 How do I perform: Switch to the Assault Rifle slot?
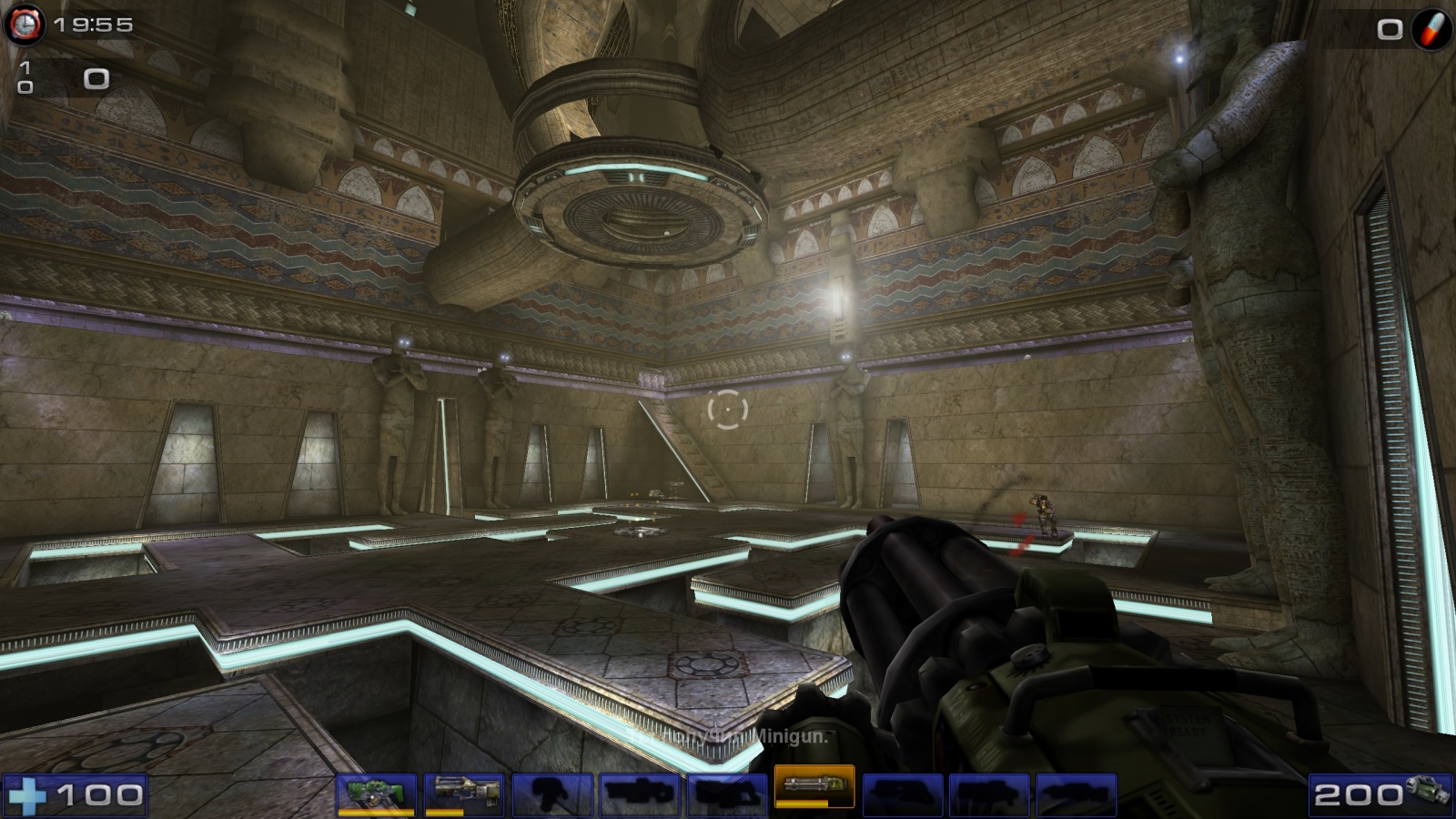point(464,794)
